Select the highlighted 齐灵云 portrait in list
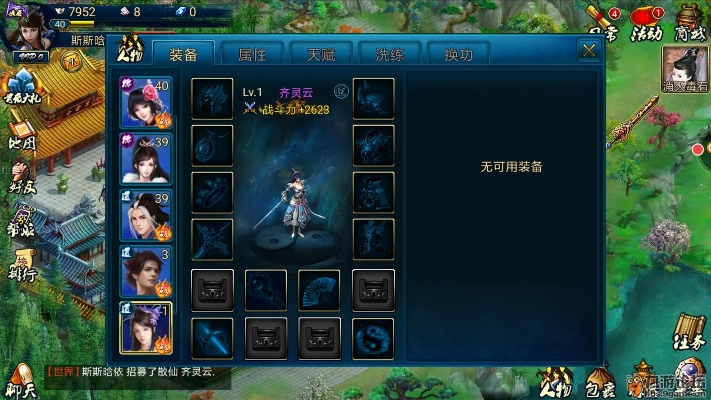Viewport: 711px width, 400px height. [146, 327]
